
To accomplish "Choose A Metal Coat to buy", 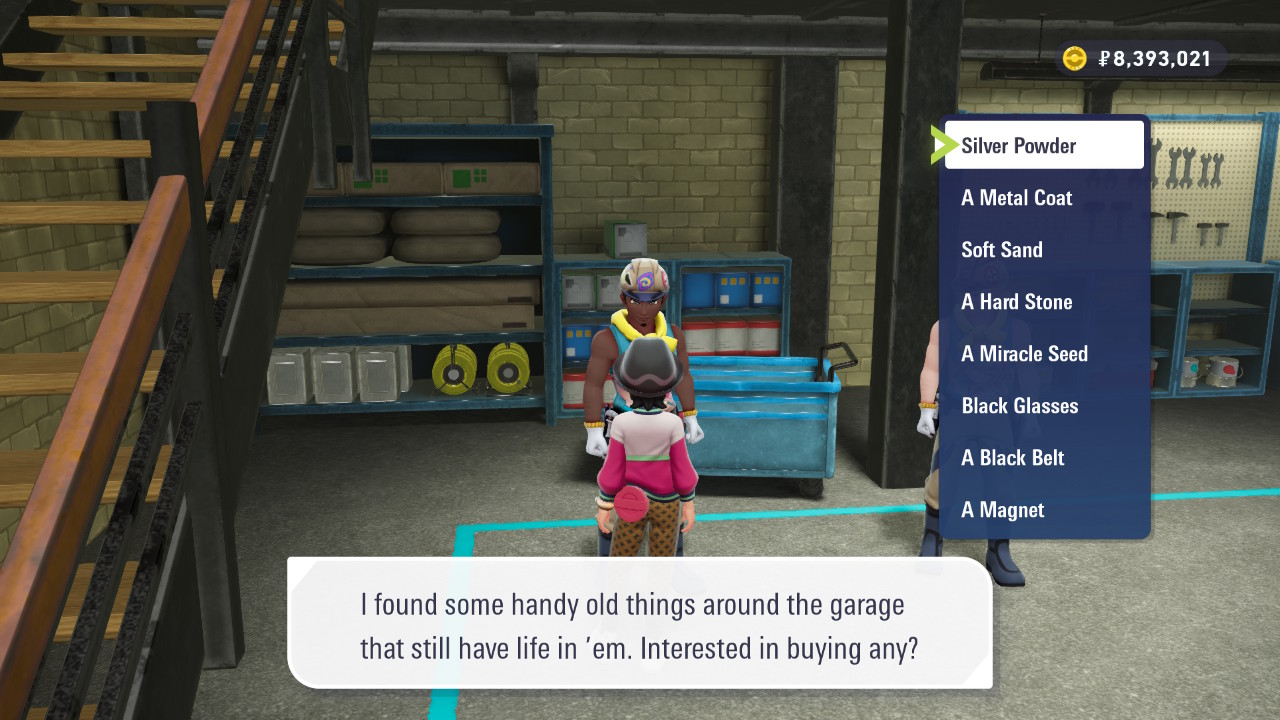I will click(x=1043, y=198).
